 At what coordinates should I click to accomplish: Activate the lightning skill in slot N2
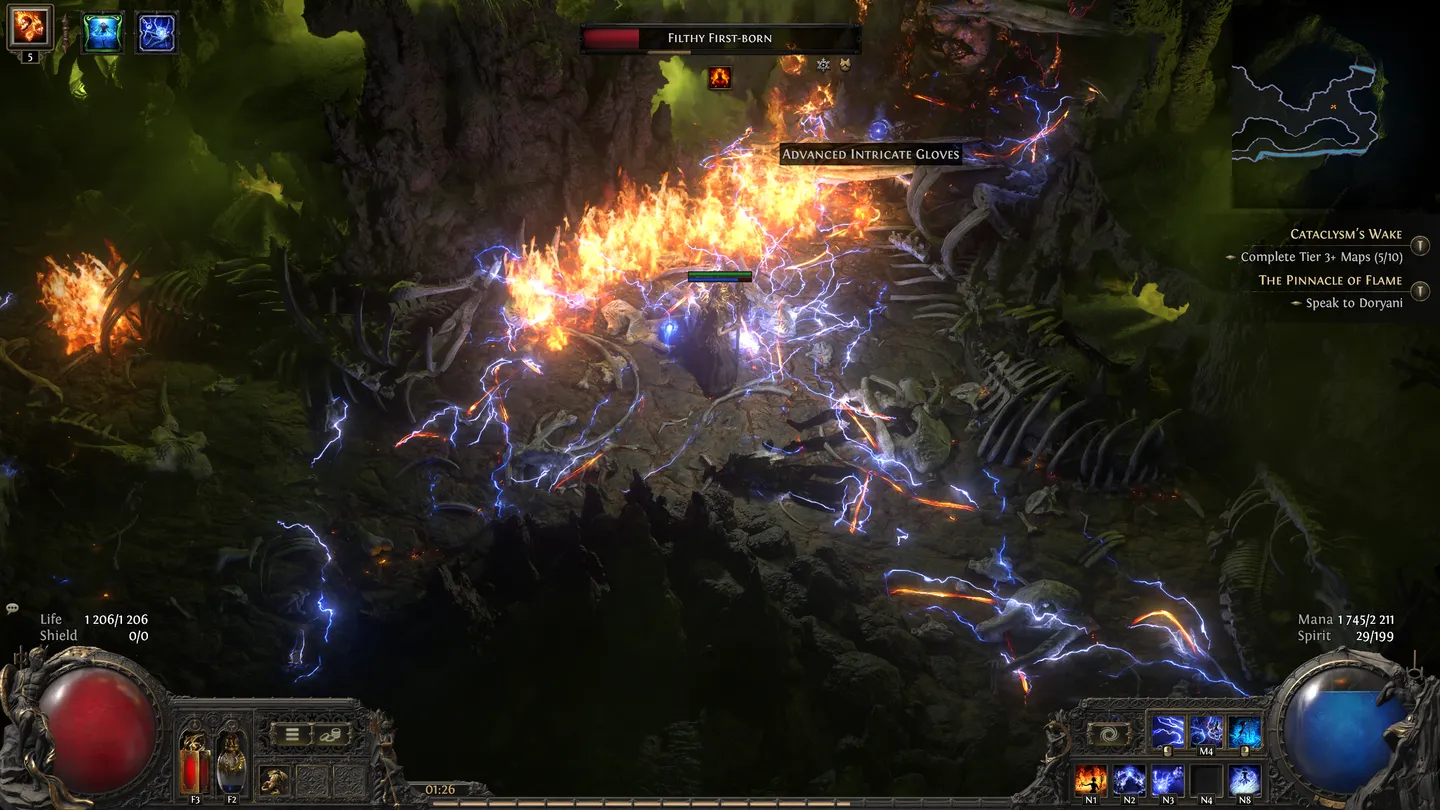(1130, 780)
